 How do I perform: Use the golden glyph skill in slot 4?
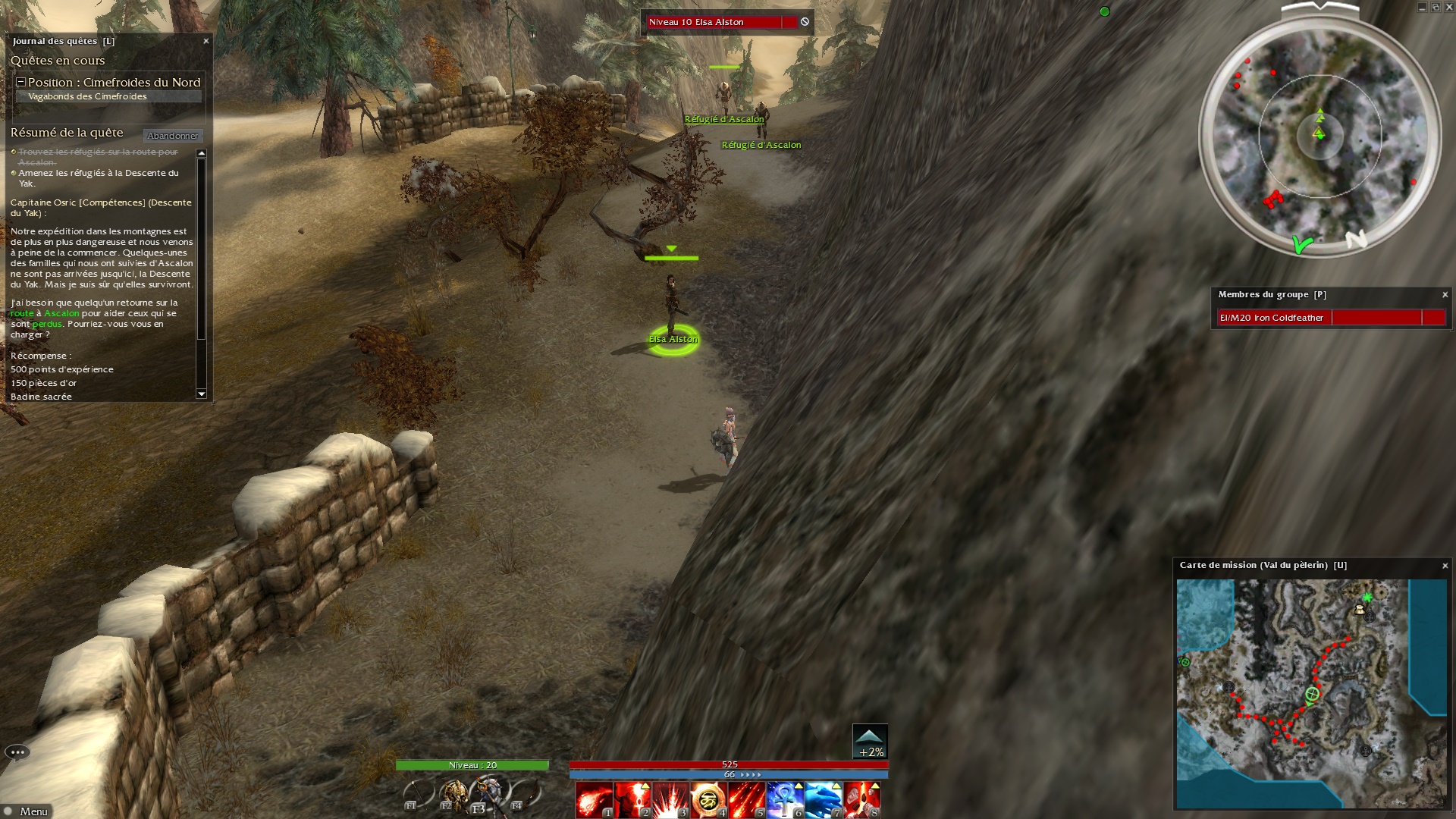tap(708, 801)
